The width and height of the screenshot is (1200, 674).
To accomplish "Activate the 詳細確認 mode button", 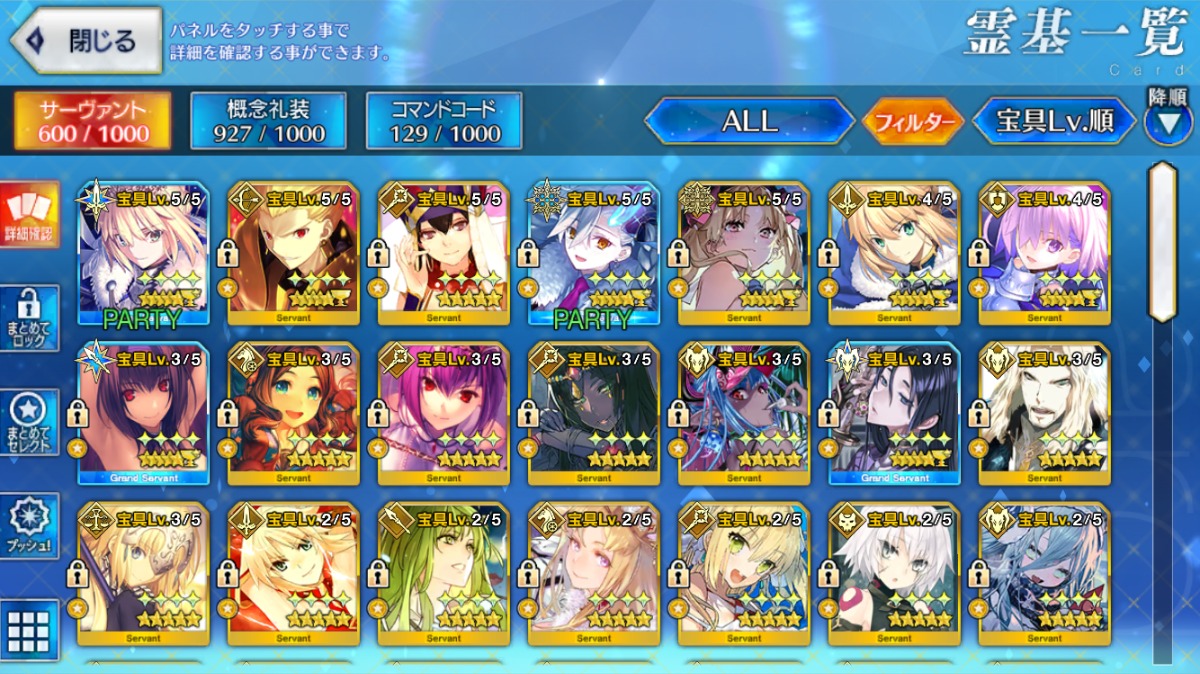I will pyautogui.click(x=29, y=215).
